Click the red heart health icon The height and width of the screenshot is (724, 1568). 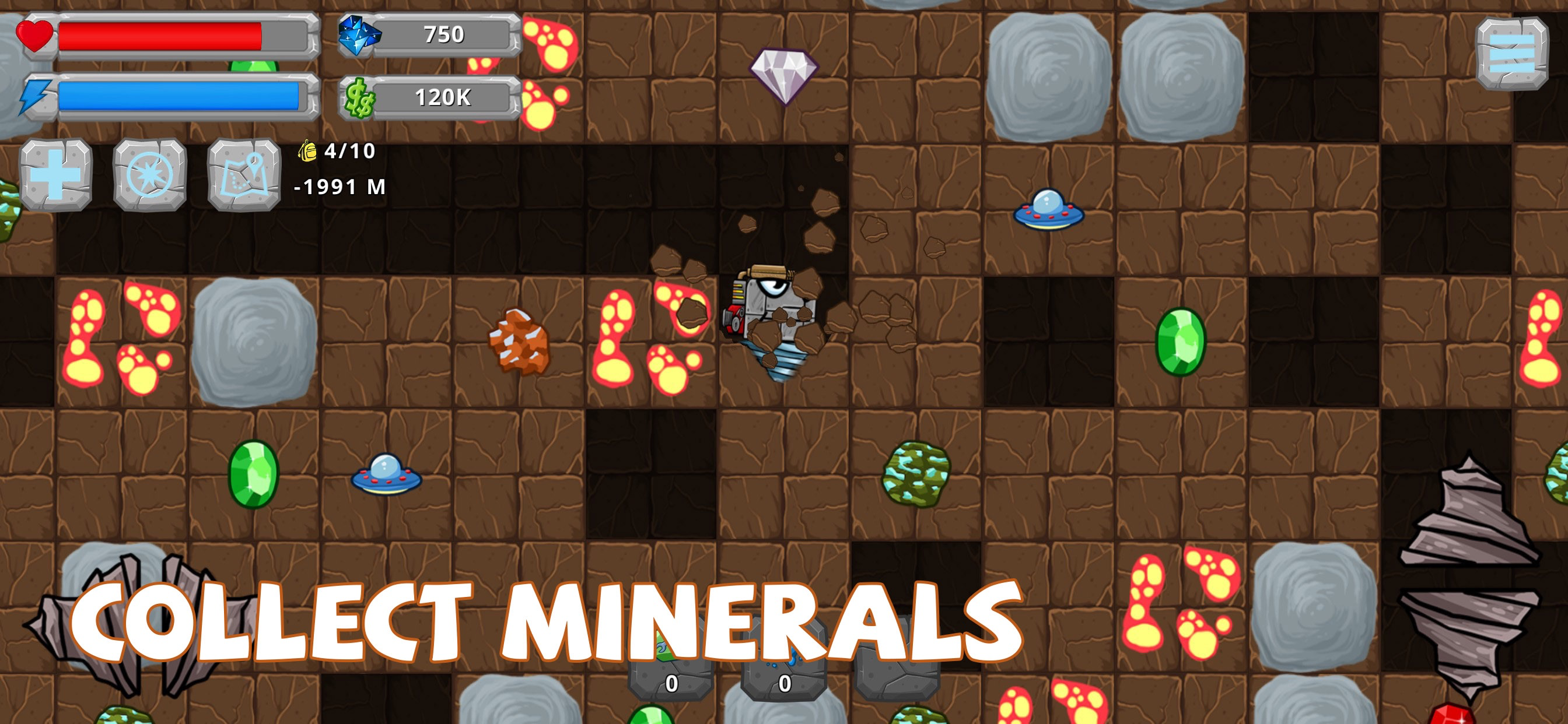(34, 37)
